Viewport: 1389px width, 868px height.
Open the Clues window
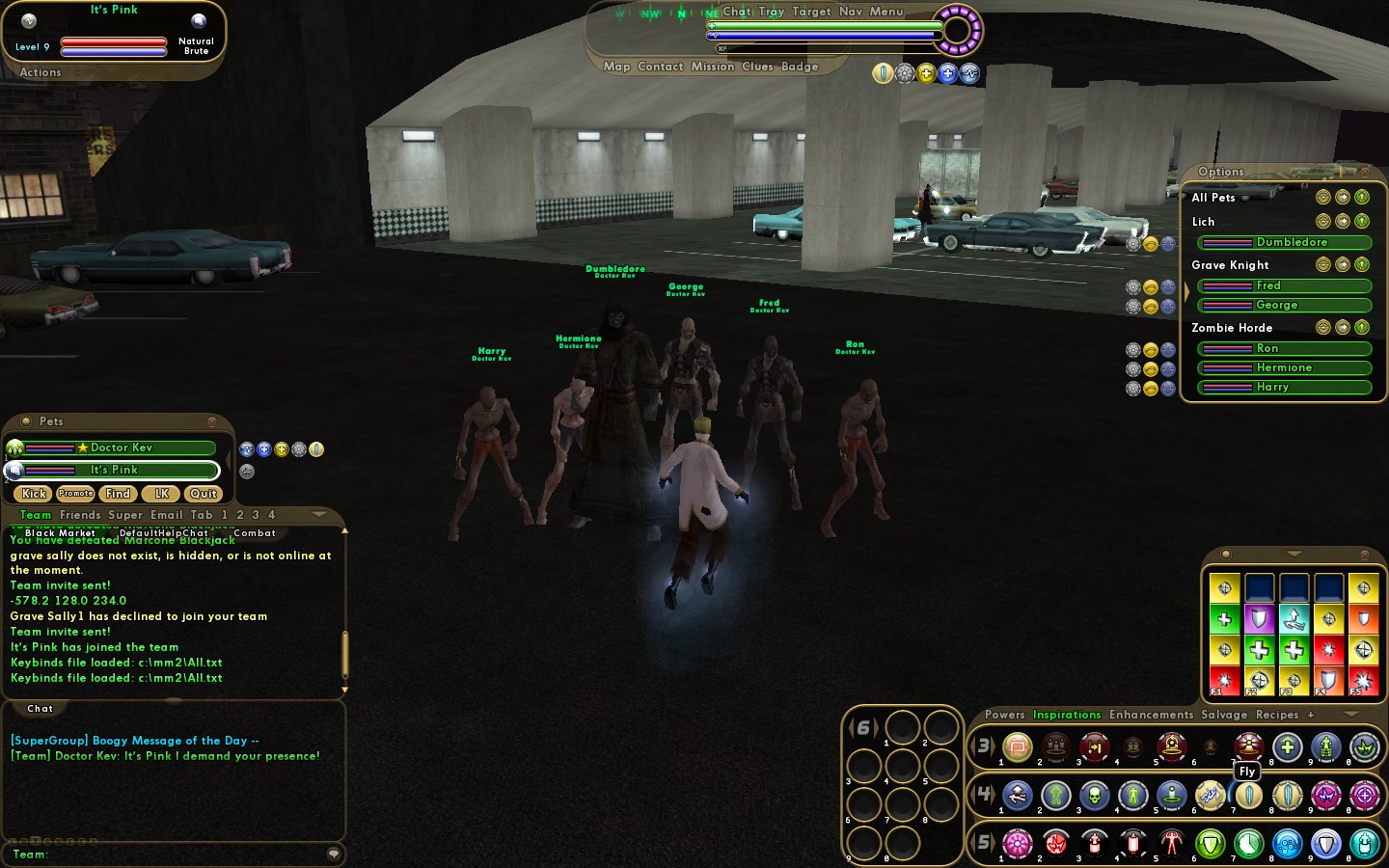(x=757, y=67)
